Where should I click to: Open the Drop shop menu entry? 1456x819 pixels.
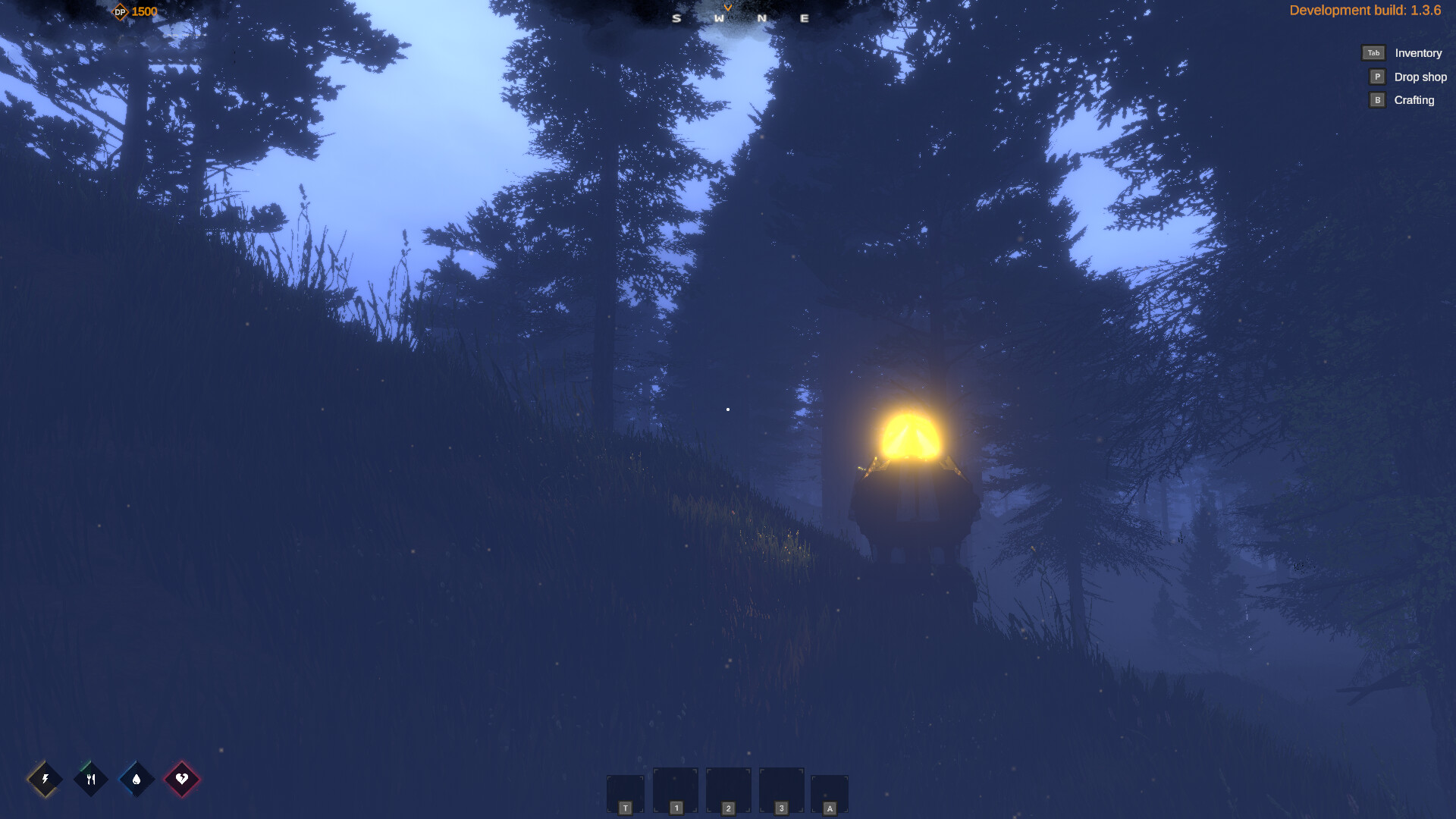(1420, 77)
